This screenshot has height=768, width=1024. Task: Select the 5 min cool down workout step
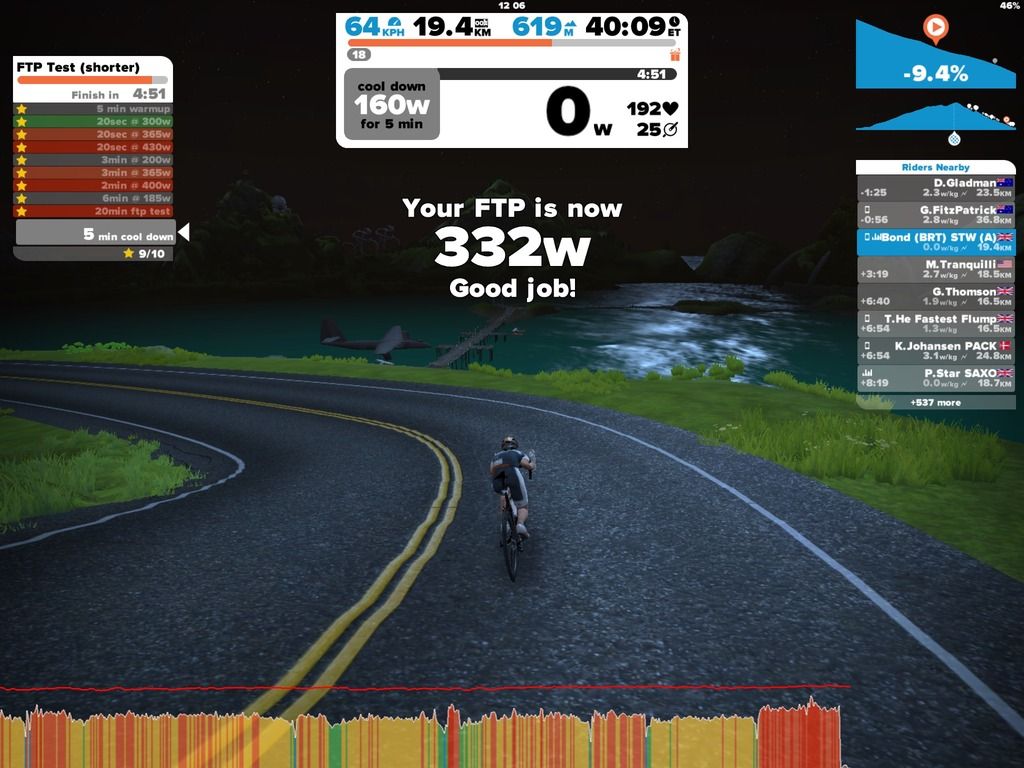point(95,235)
